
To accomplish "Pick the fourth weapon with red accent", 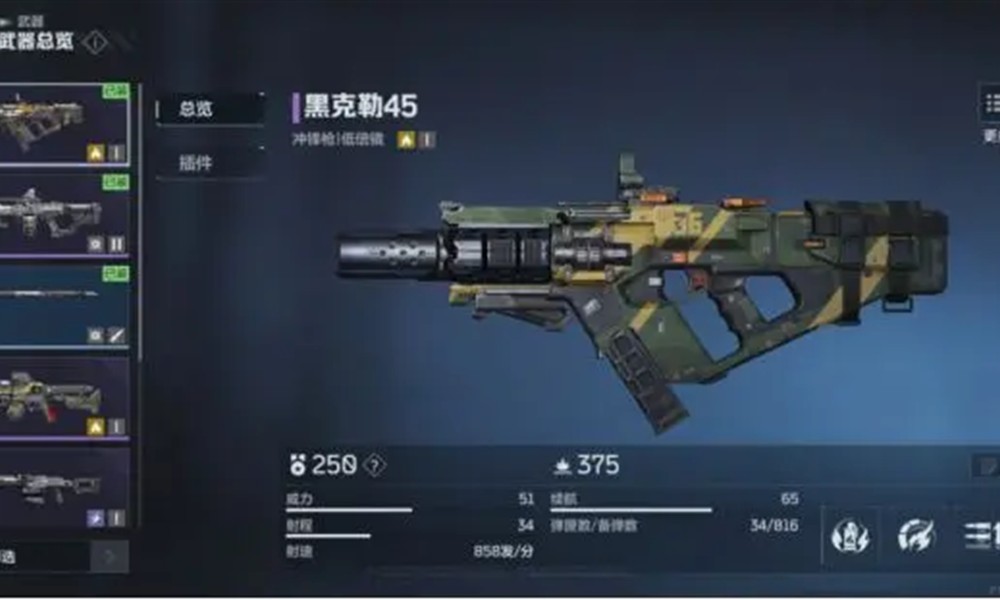I will click(64, 397).
